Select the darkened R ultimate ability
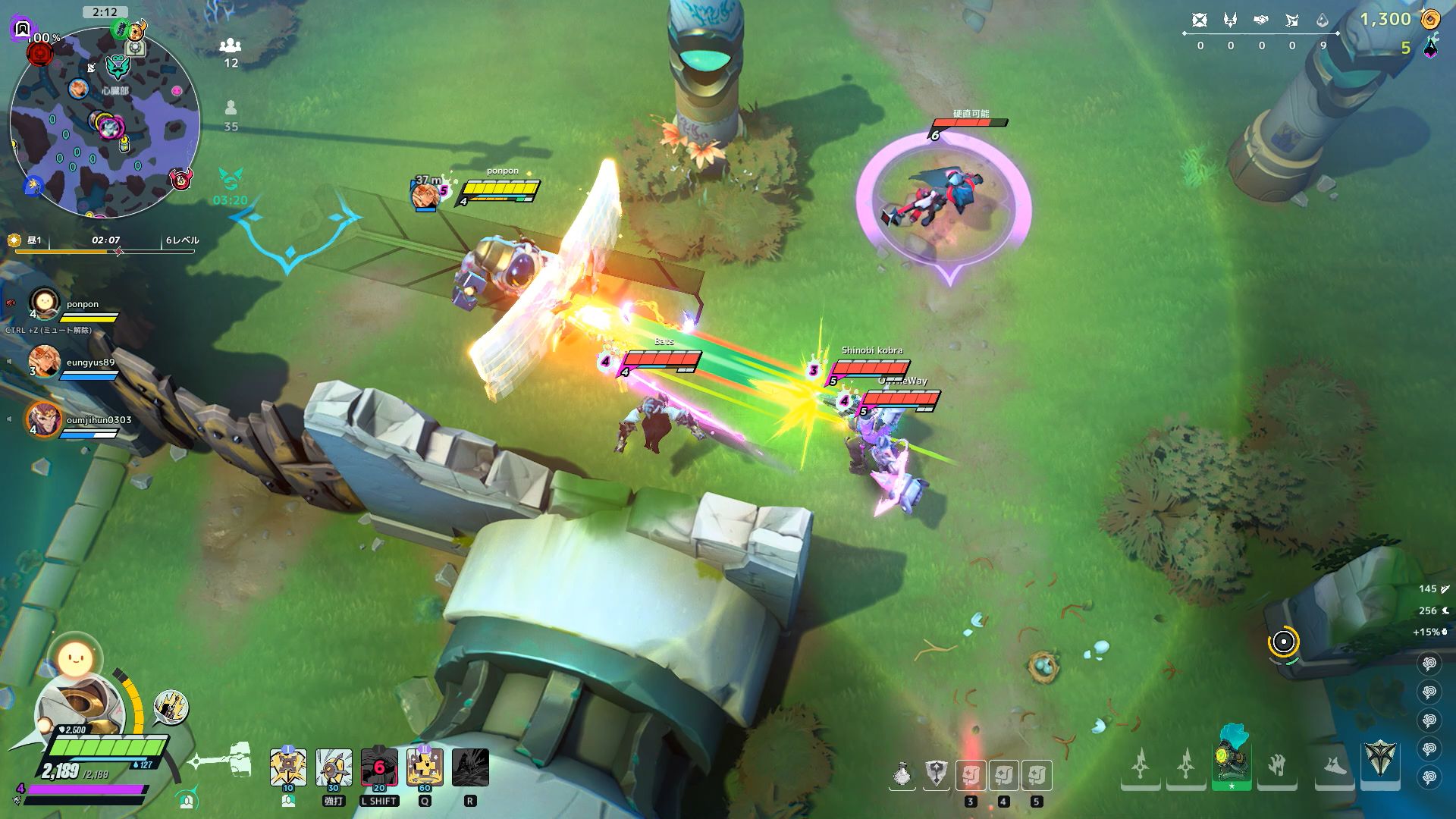Image resolution: width=1456 pixels, height=819 pixels. pyautogui.click(x=470, y=768)
